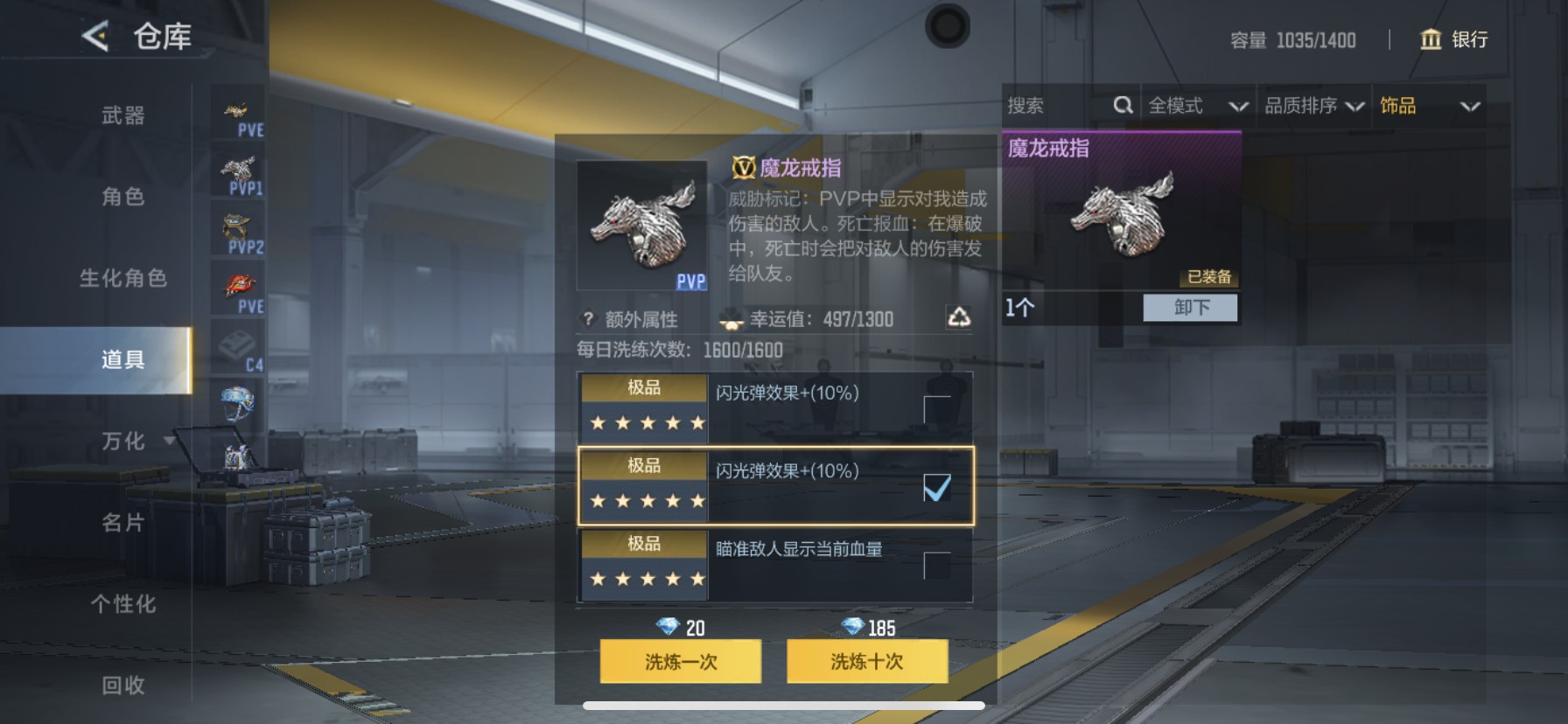Open the 生化角色 tab

(x=122, y=278)
